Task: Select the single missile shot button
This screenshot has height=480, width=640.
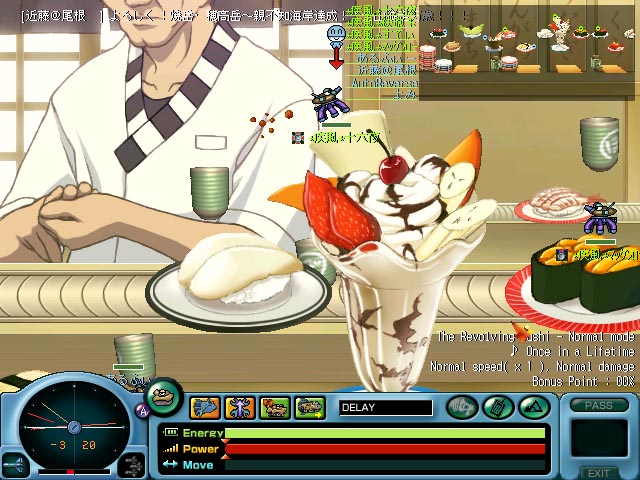Action: [x=14, y=464]
